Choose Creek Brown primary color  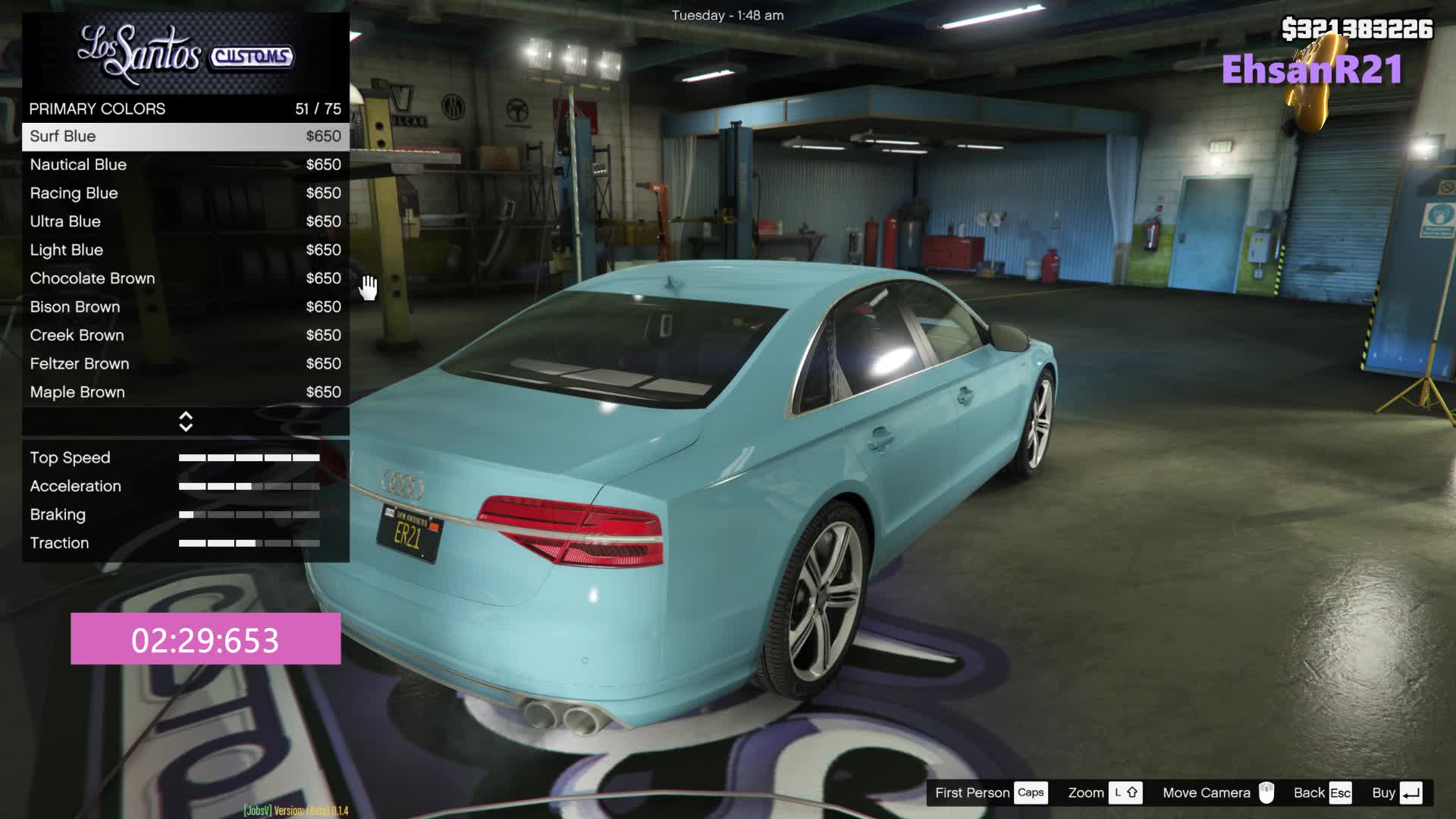point(185,335)
